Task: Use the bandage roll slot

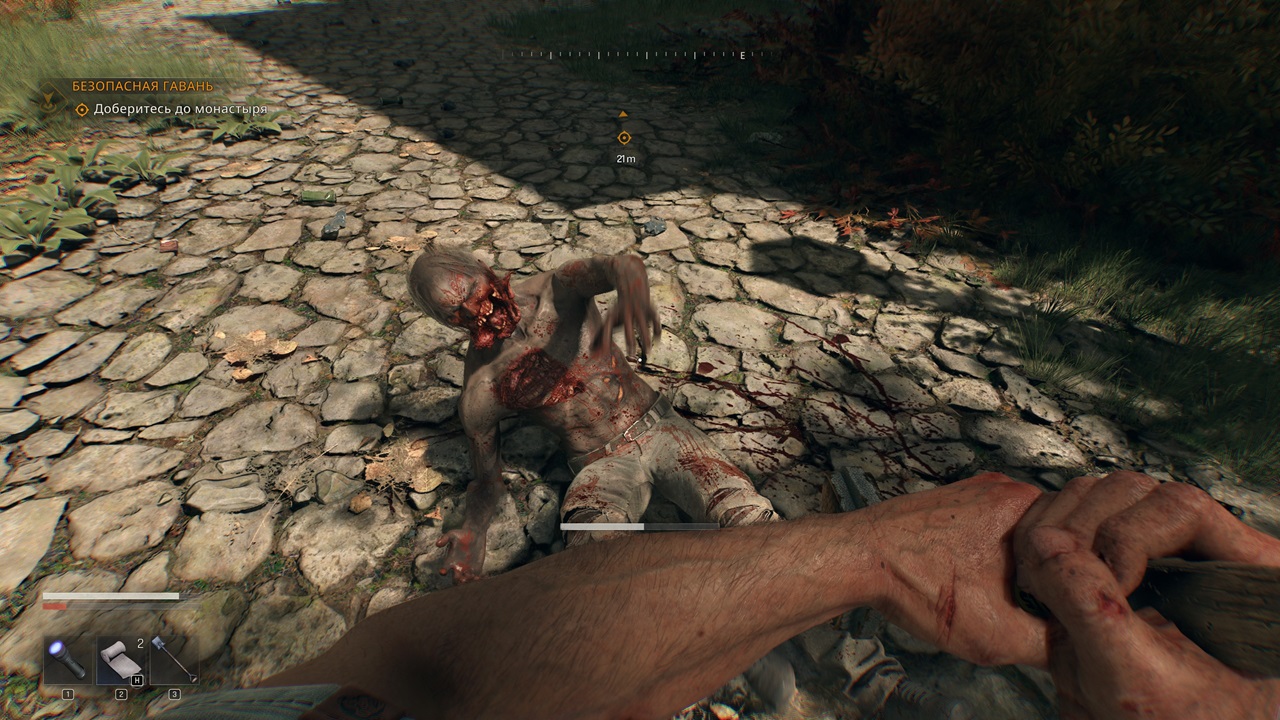Action: pyautogui.click(x=121, y=660)
